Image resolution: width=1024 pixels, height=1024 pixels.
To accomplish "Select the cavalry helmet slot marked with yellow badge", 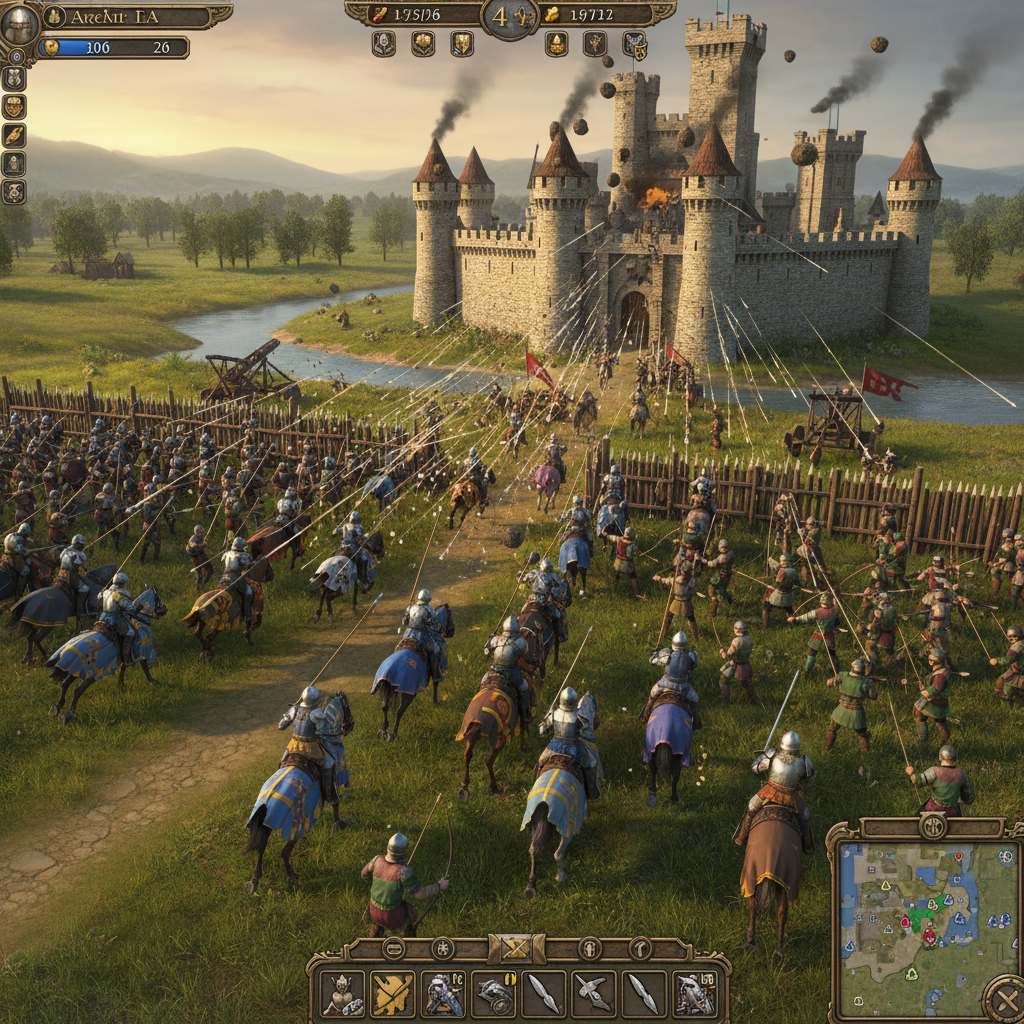I will tap(494, 993).
